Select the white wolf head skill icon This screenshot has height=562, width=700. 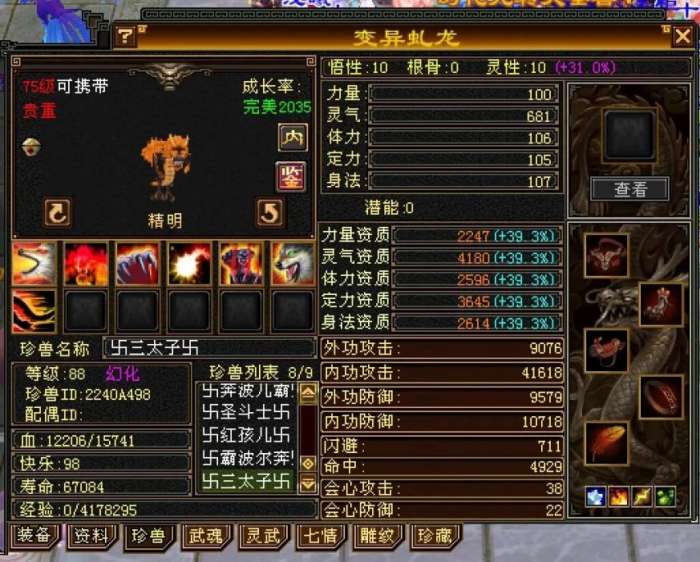click(x=293, y=264)
